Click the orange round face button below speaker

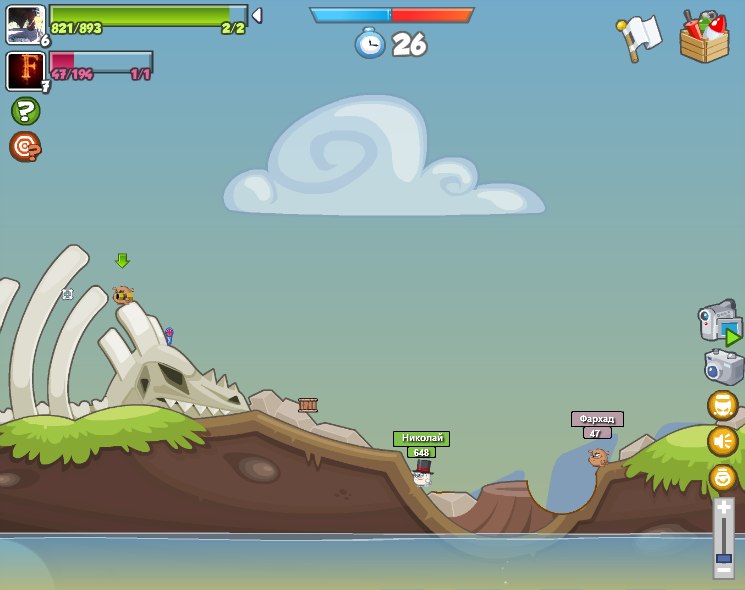coord(722,477)
